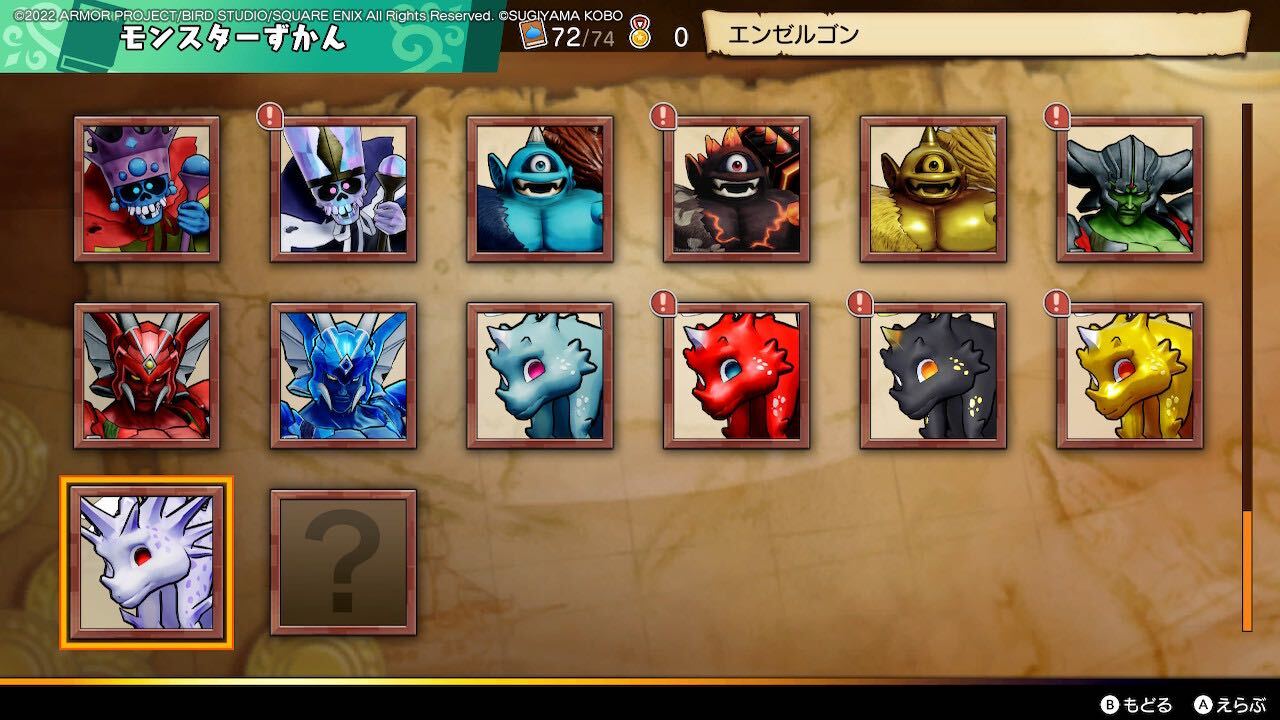Click the "!" badge on the gold dragon

(1055, 301)
